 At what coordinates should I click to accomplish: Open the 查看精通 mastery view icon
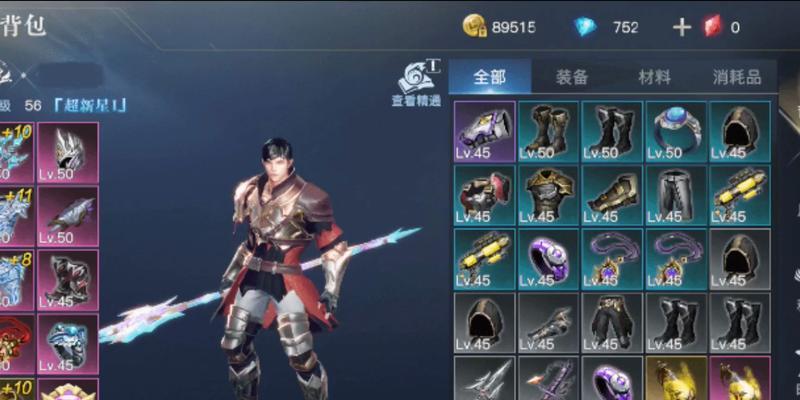417,82
